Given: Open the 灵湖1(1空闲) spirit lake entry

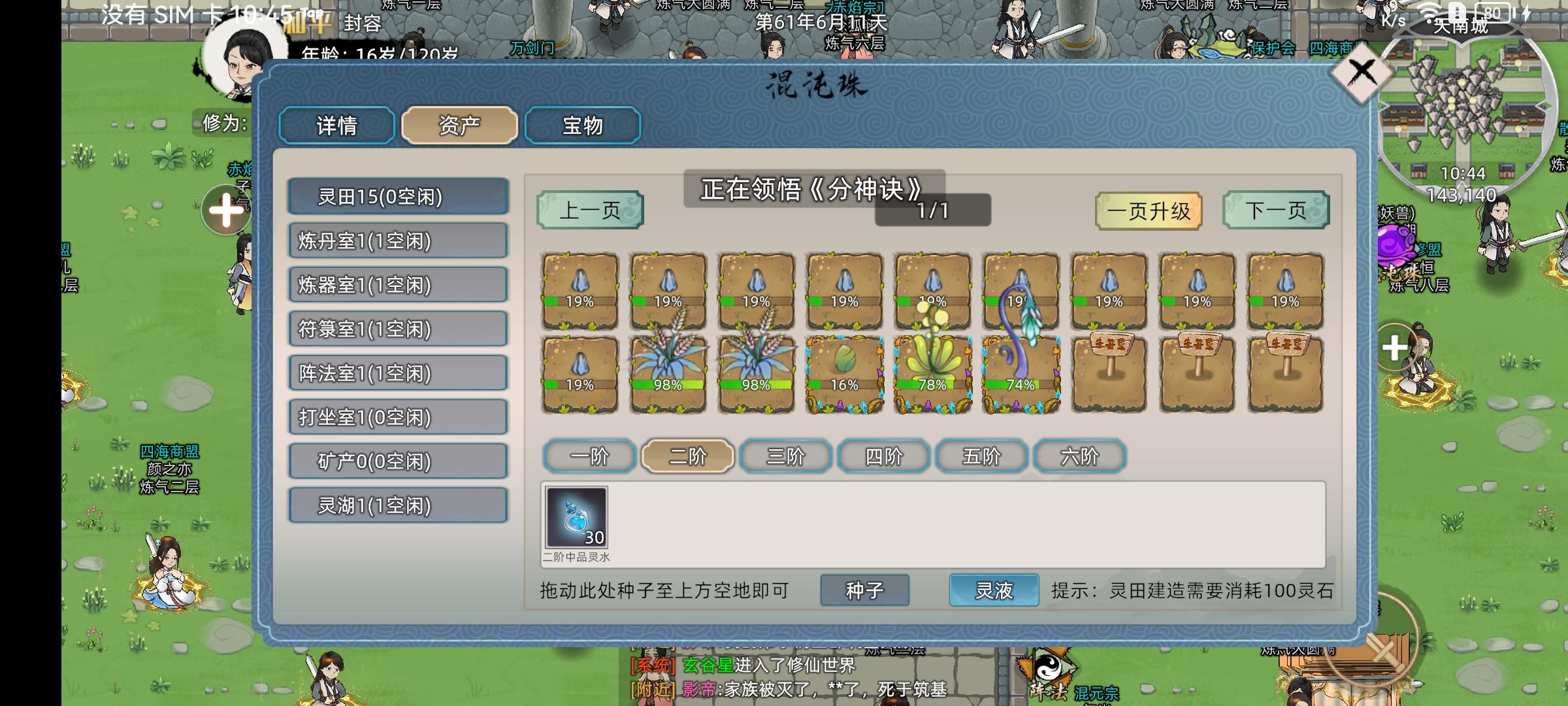Looking at the screenshot, I should pyautogui.click(x=398, y=505).
